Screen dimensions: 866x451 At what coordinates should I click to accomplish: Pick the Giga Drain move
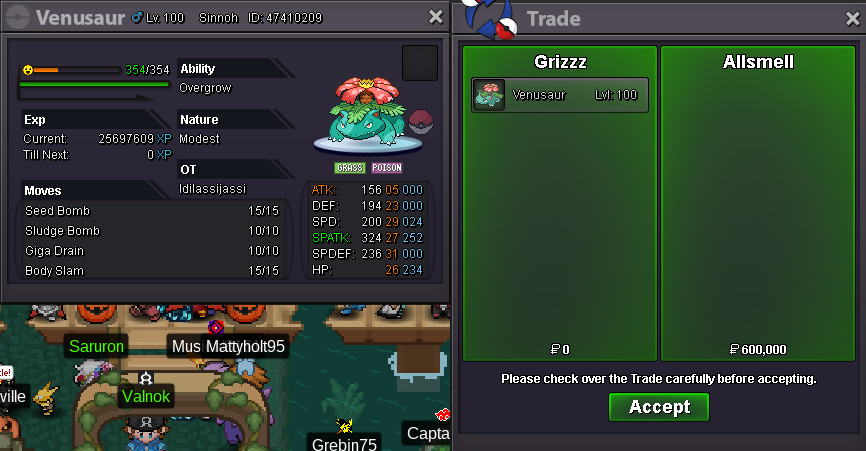pyautogui.click(x=152, y=251)
